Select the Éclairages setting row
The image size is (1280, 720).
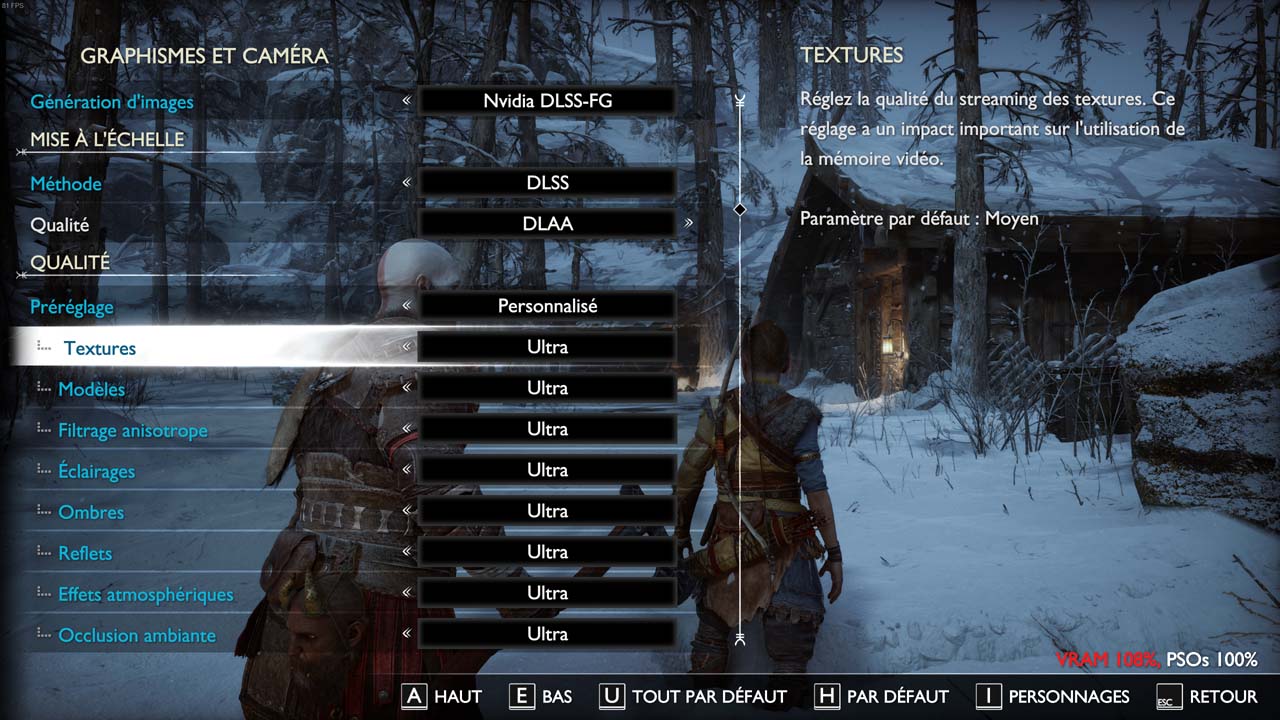click(96, 471)
